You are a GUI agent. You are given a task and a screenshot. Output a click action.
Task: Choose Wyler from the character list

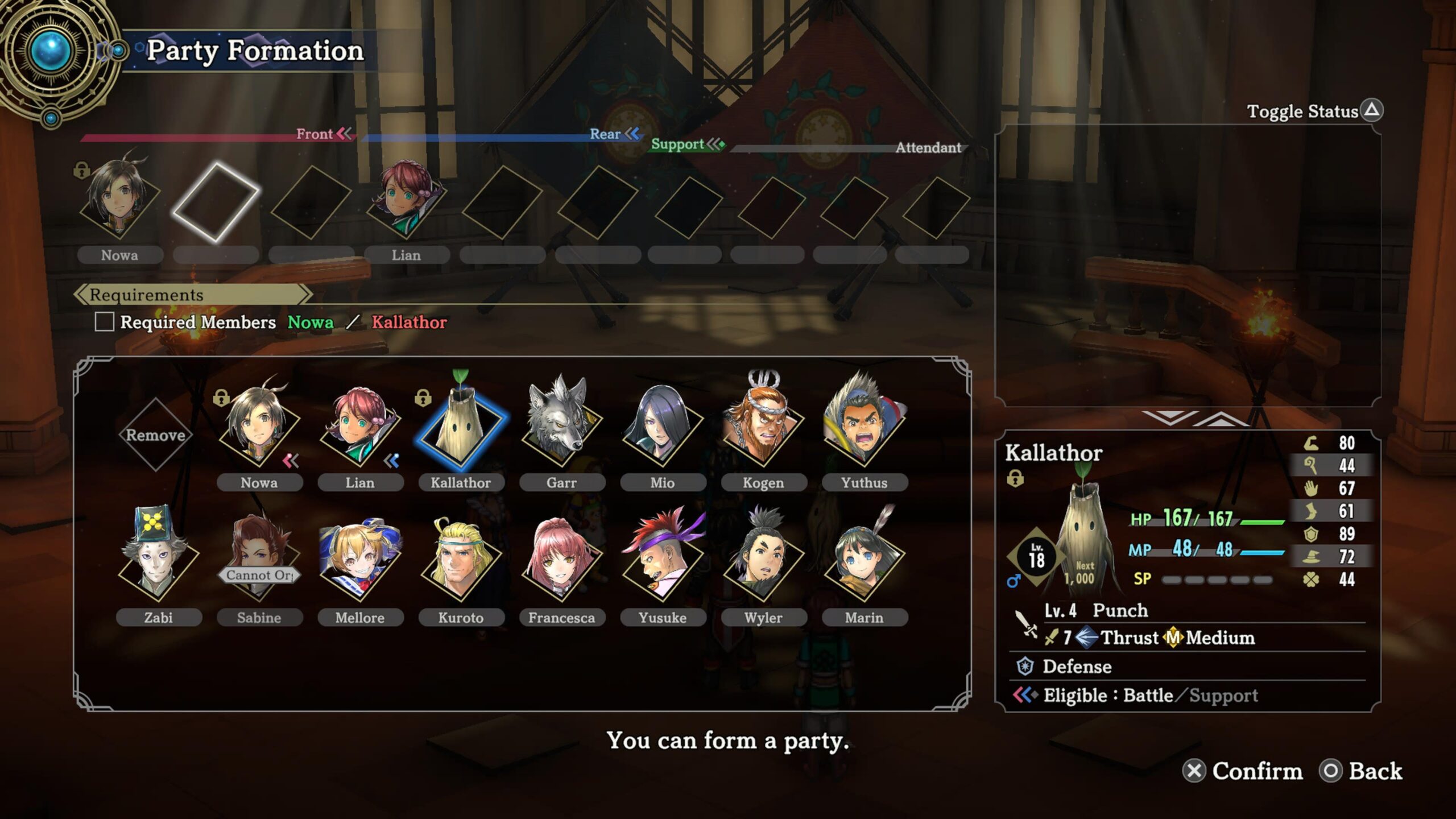tap(763, 560)
